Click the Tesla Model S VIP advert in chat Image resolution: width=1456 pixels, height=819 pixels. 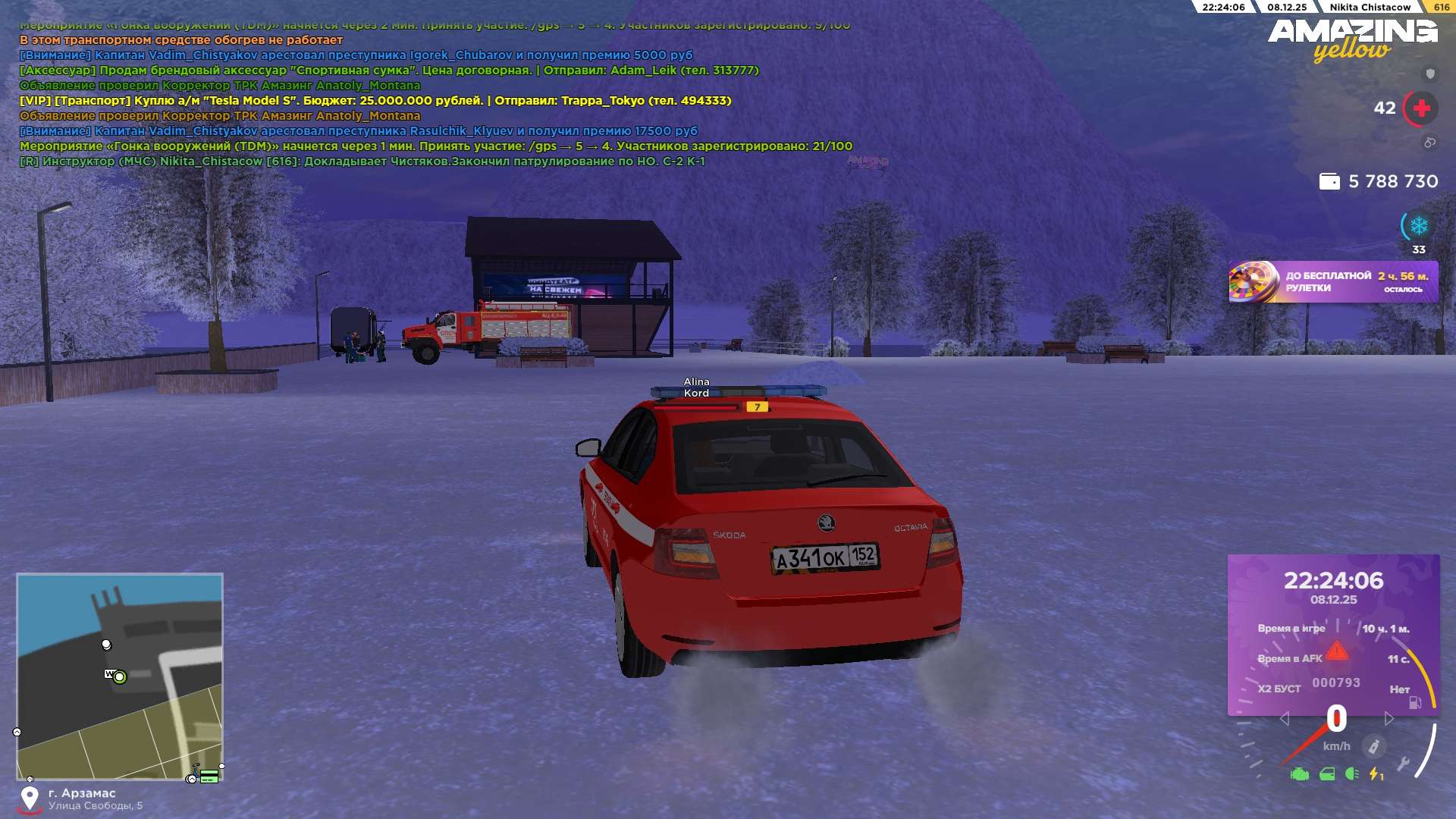click(x=375, y=101)
